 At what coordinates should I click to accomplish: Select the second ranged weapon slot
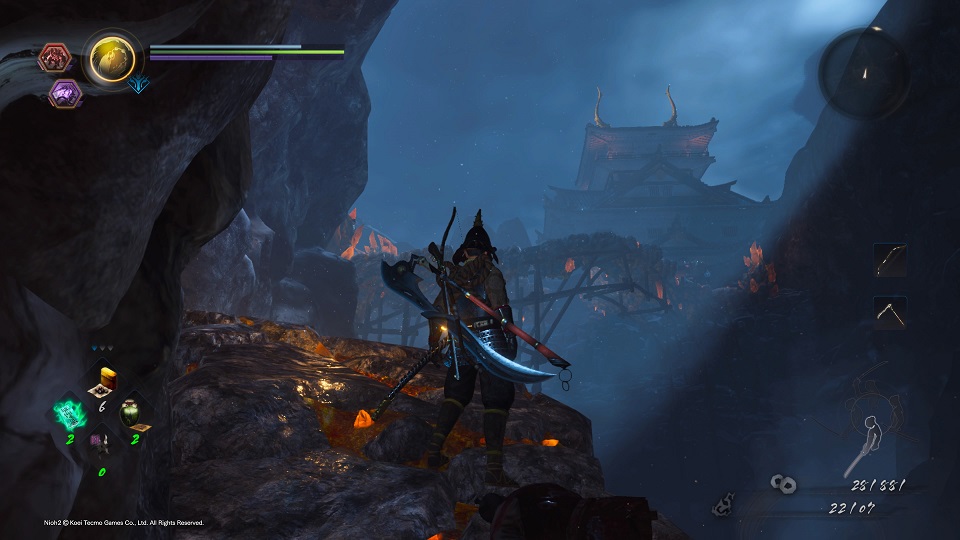point(890,311)
